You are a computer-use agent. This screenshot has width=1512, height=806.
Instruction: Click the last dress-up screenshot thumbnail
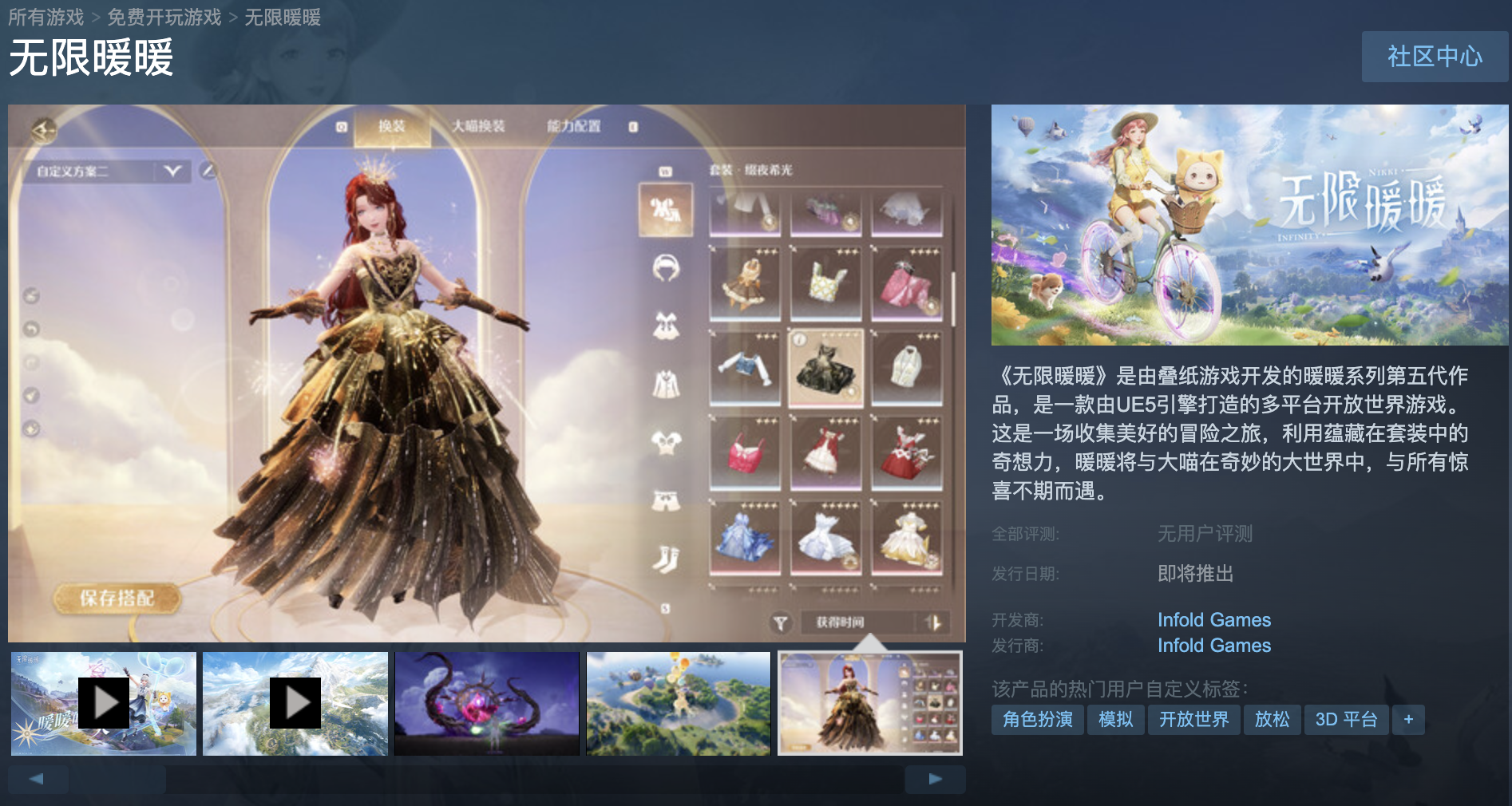869,703
